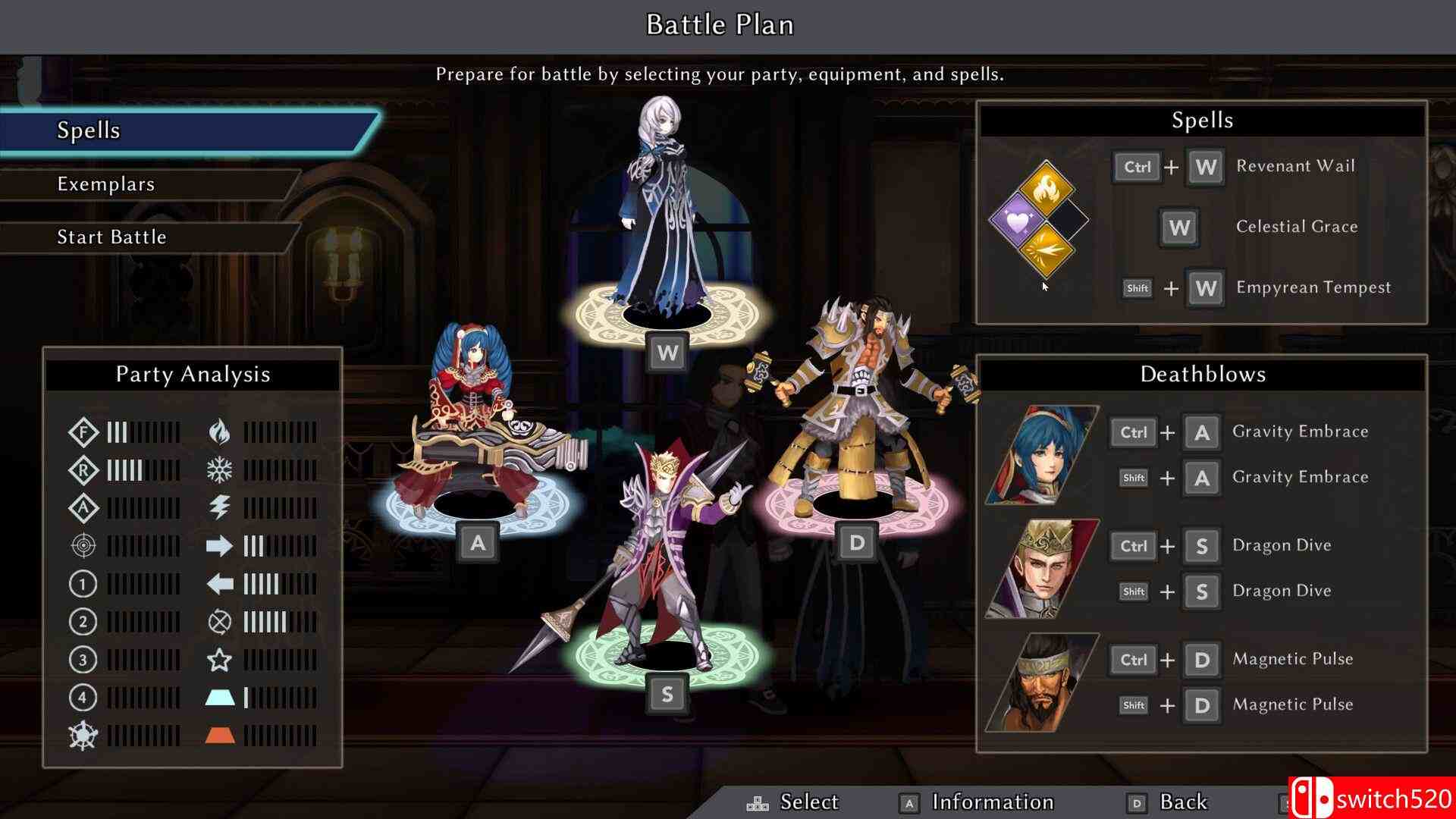Click the W key marker under the white-haired character
The image size is (1456, 819).
(x=667, y=352)
